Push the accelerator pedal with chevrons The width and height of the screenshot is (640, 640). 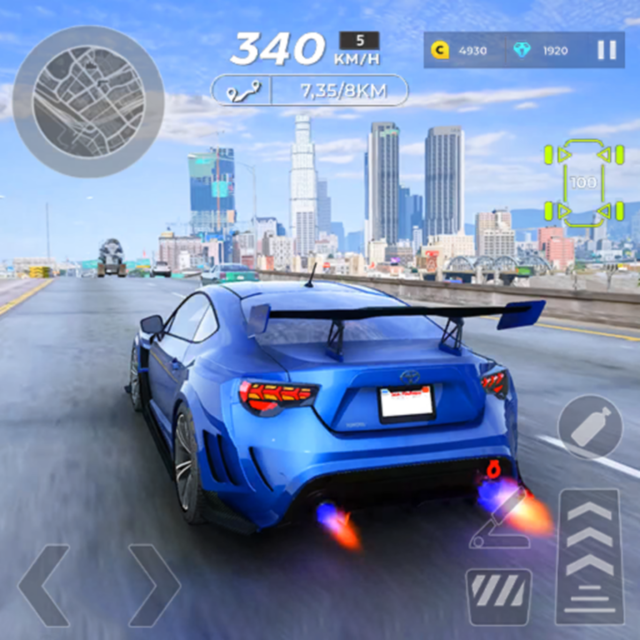pyautogui.click(x=590, y=555)
